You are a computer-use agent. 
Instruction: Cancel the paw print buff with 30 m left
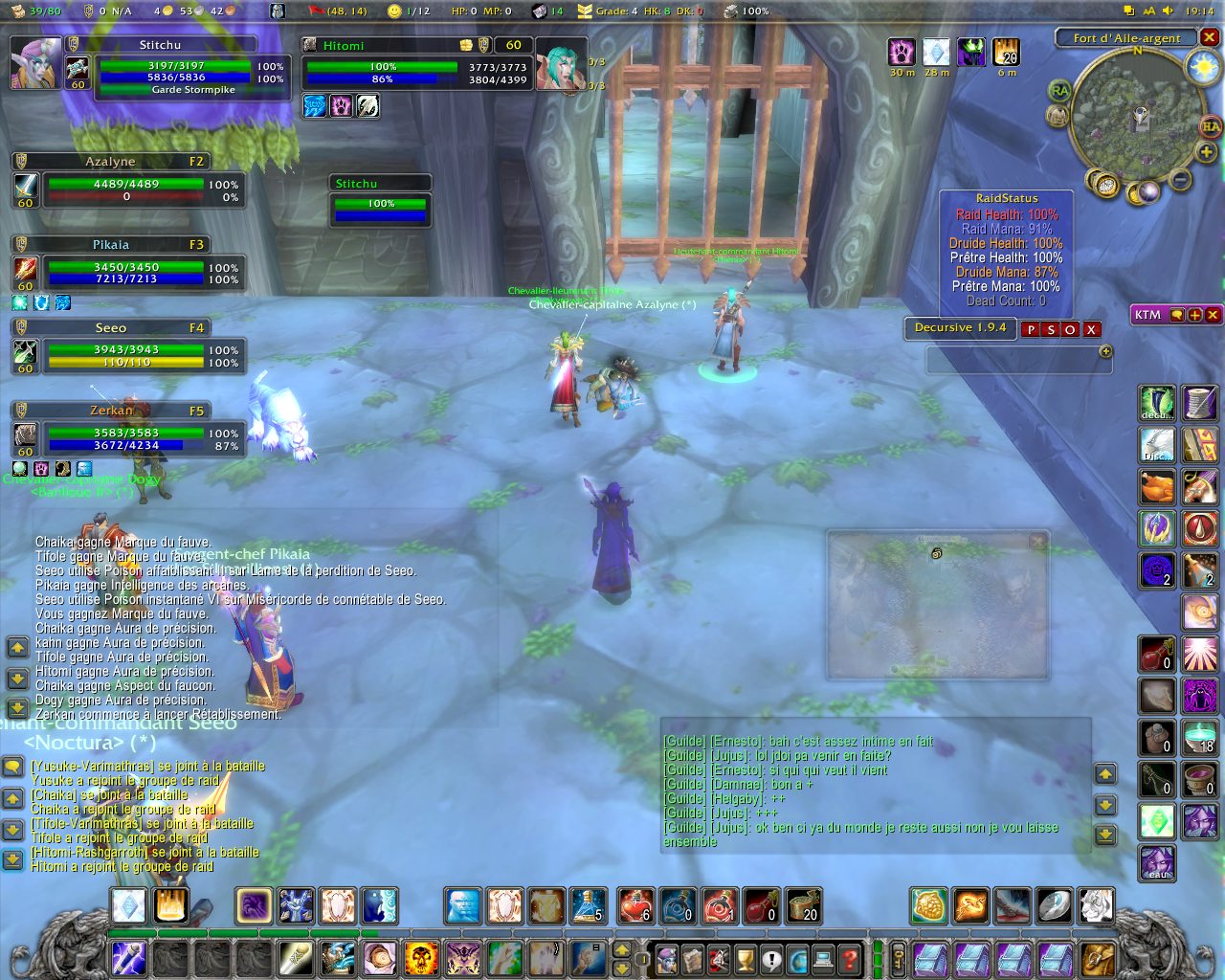pyautogui.click(x=902, y=52)
